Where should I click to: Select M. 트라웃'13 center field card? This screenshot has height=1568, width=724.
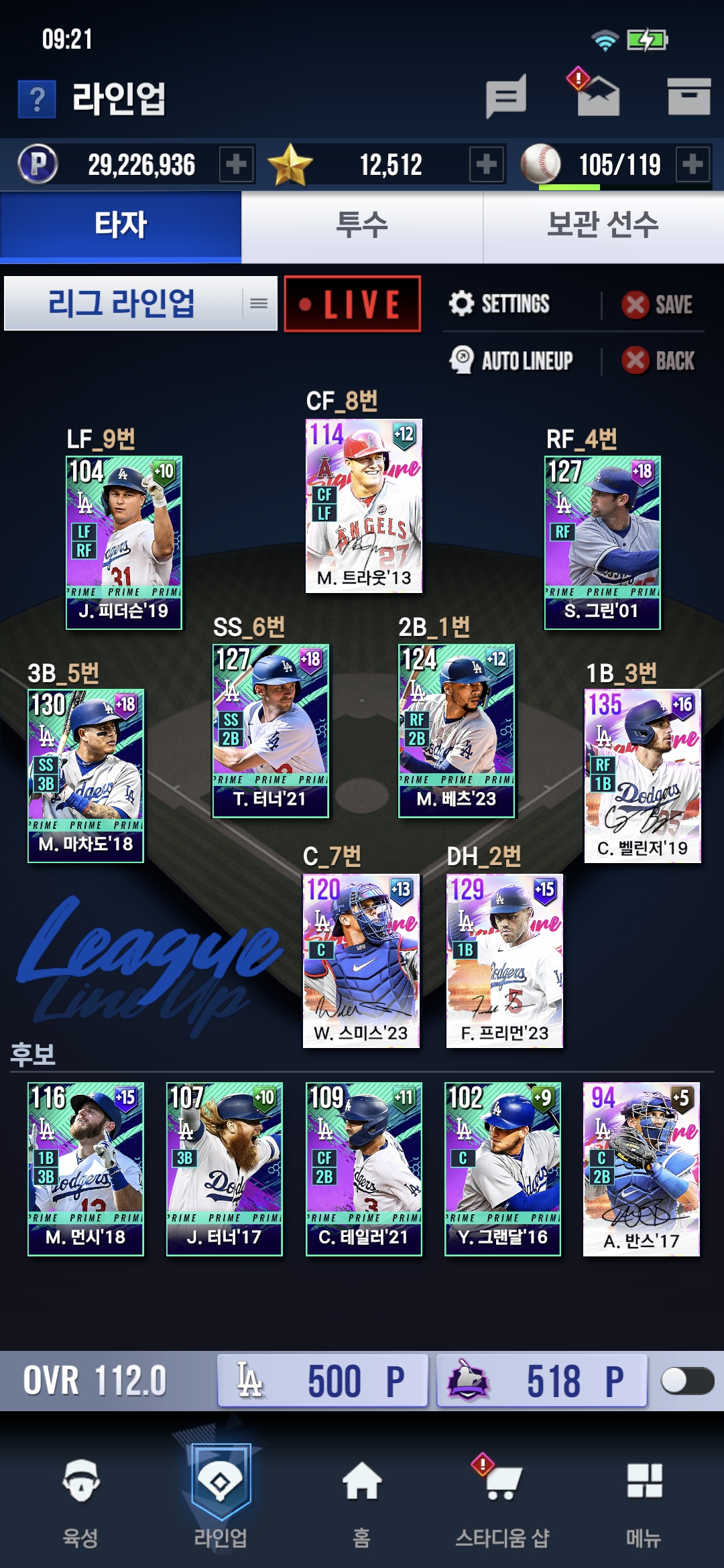[x=364, y=506]
